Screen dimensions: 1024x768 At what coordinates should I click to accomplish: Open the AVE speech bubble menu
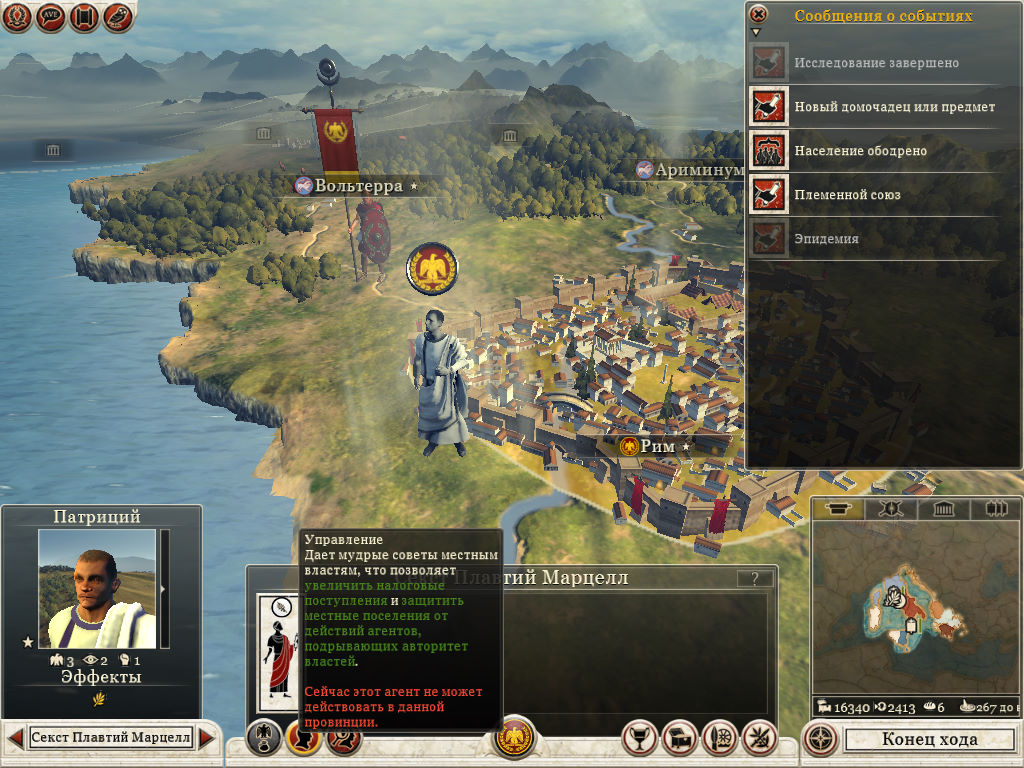point(51,17)
